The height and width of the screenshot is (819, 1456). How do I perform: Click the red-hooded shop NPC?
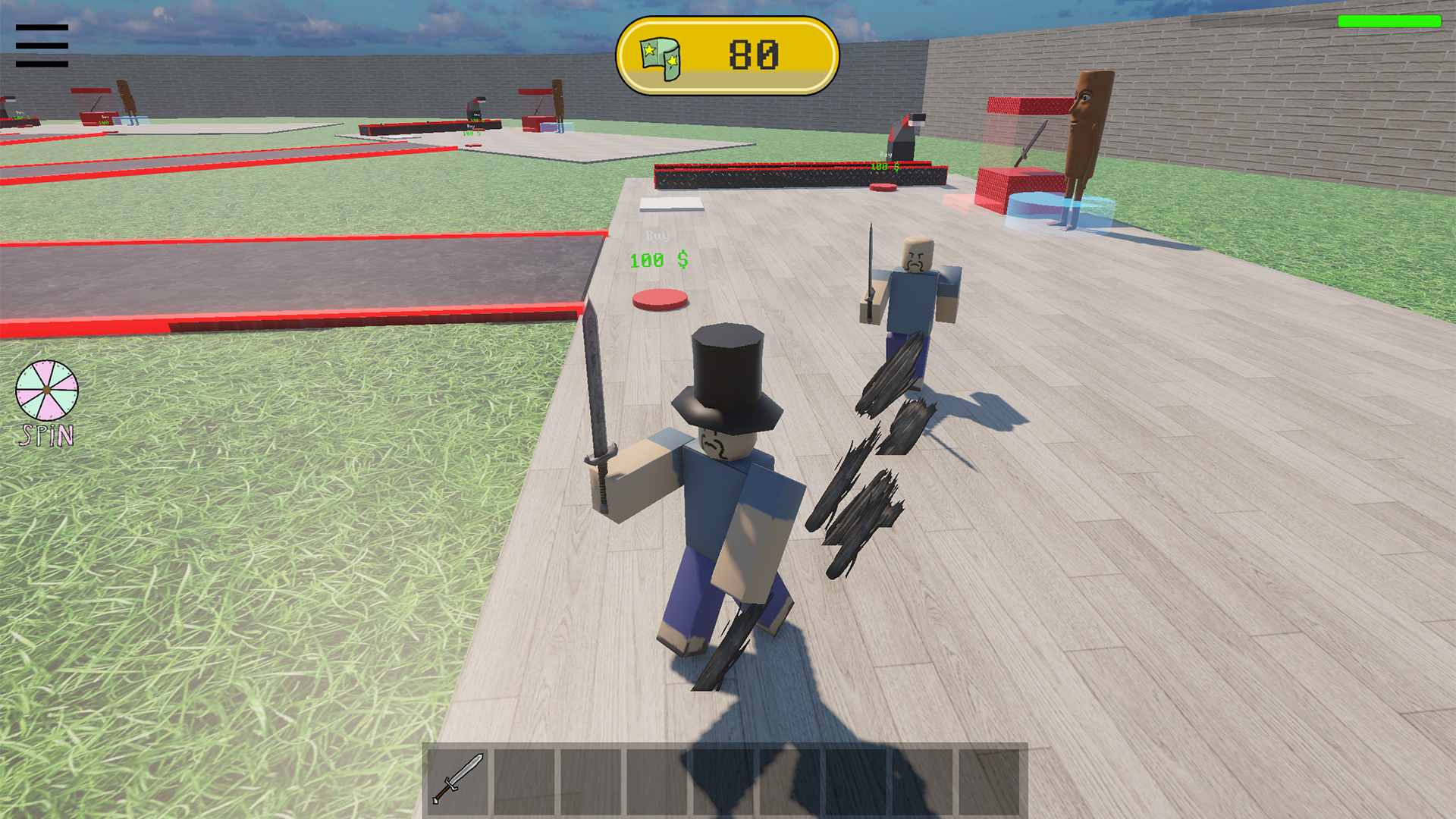pos(902,136)
